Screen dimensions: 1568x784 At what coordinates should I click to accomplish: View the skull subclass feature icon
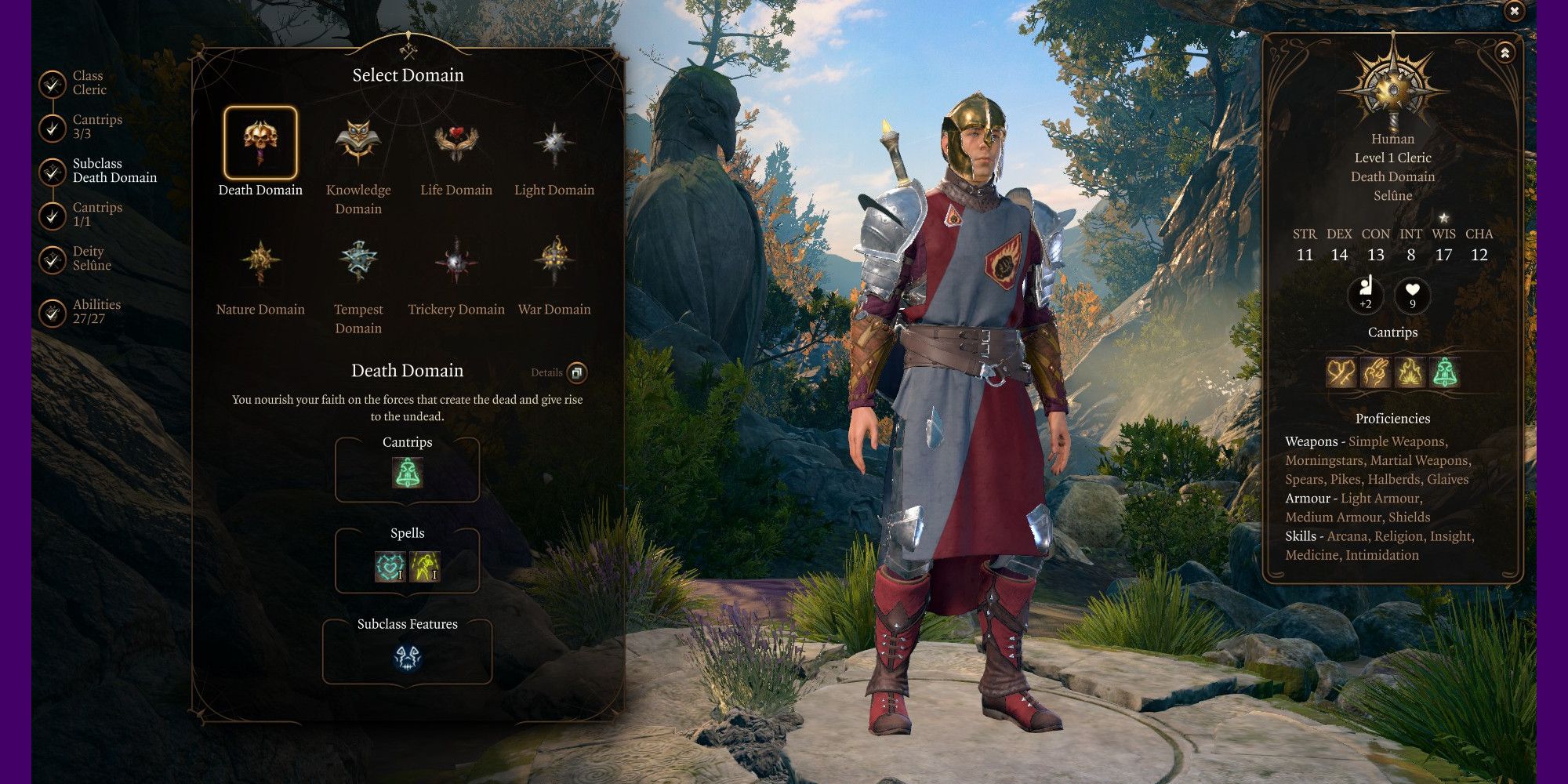407,658
